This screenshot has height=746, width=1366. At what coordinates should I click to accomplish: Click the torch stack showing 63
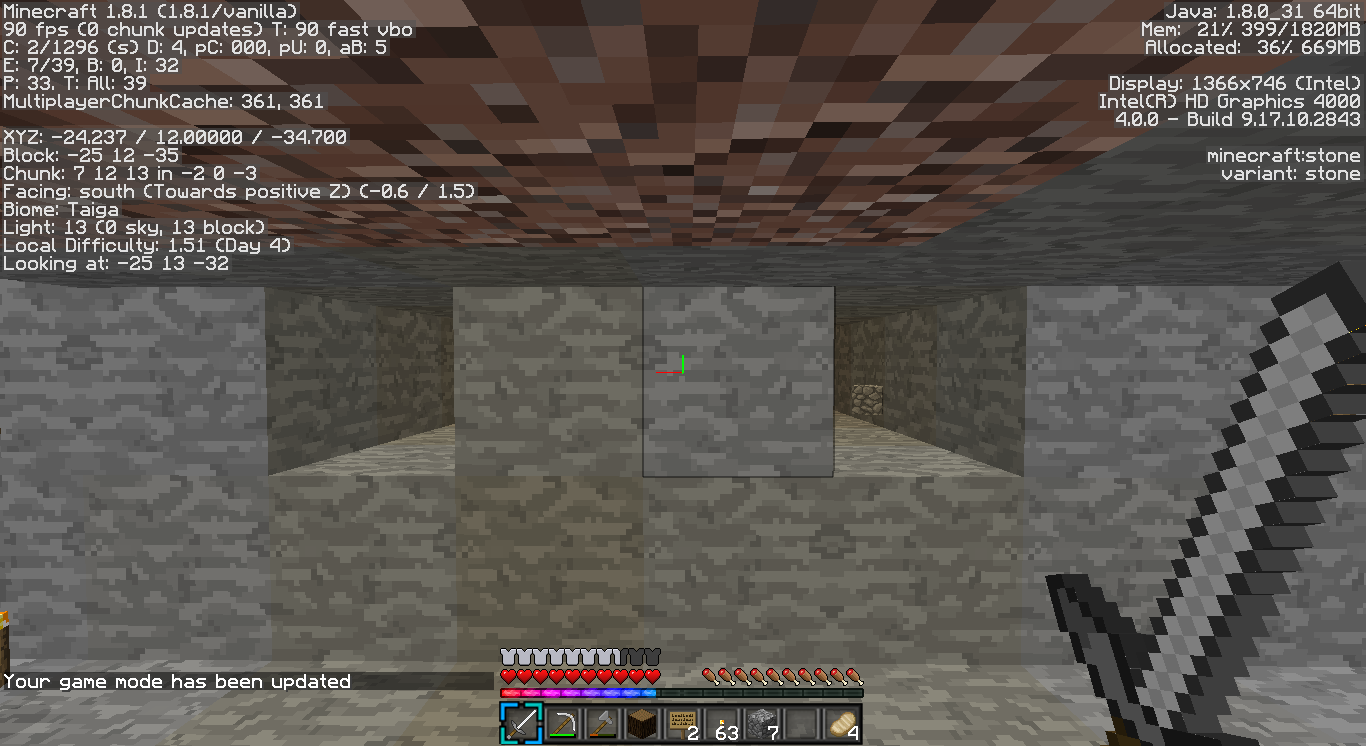pyautogui.click(x=721, y=722)
